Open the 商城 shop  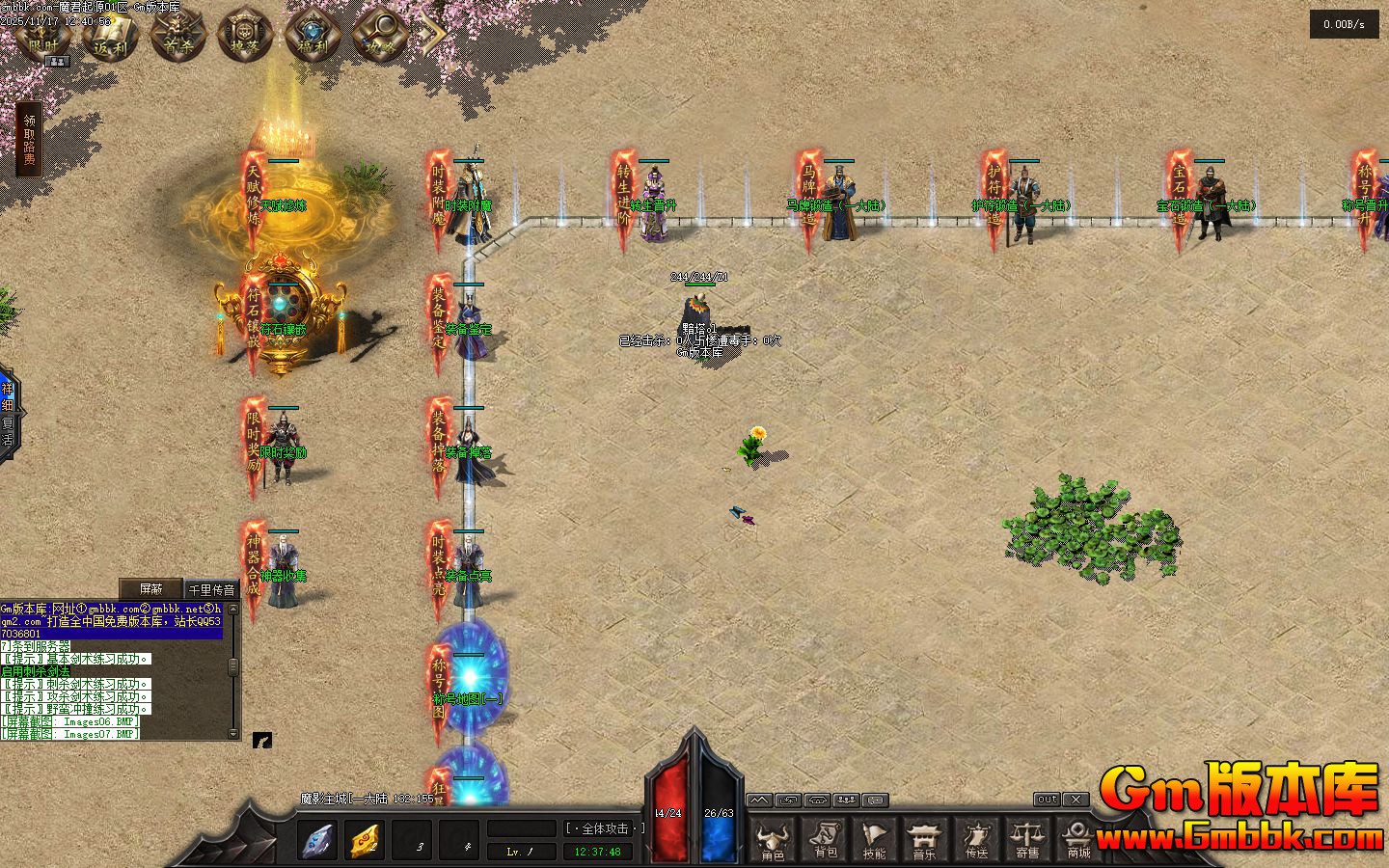coord(1077,839)
